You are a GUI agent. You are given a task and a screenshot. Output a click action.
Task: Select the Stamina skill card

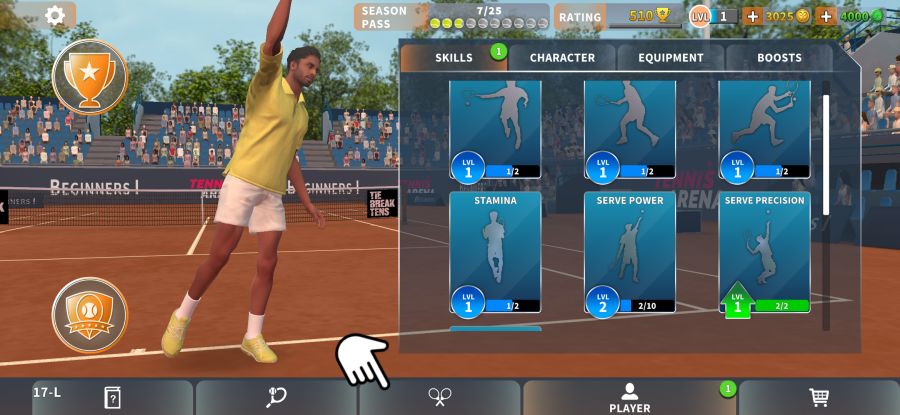coord(495,252)
